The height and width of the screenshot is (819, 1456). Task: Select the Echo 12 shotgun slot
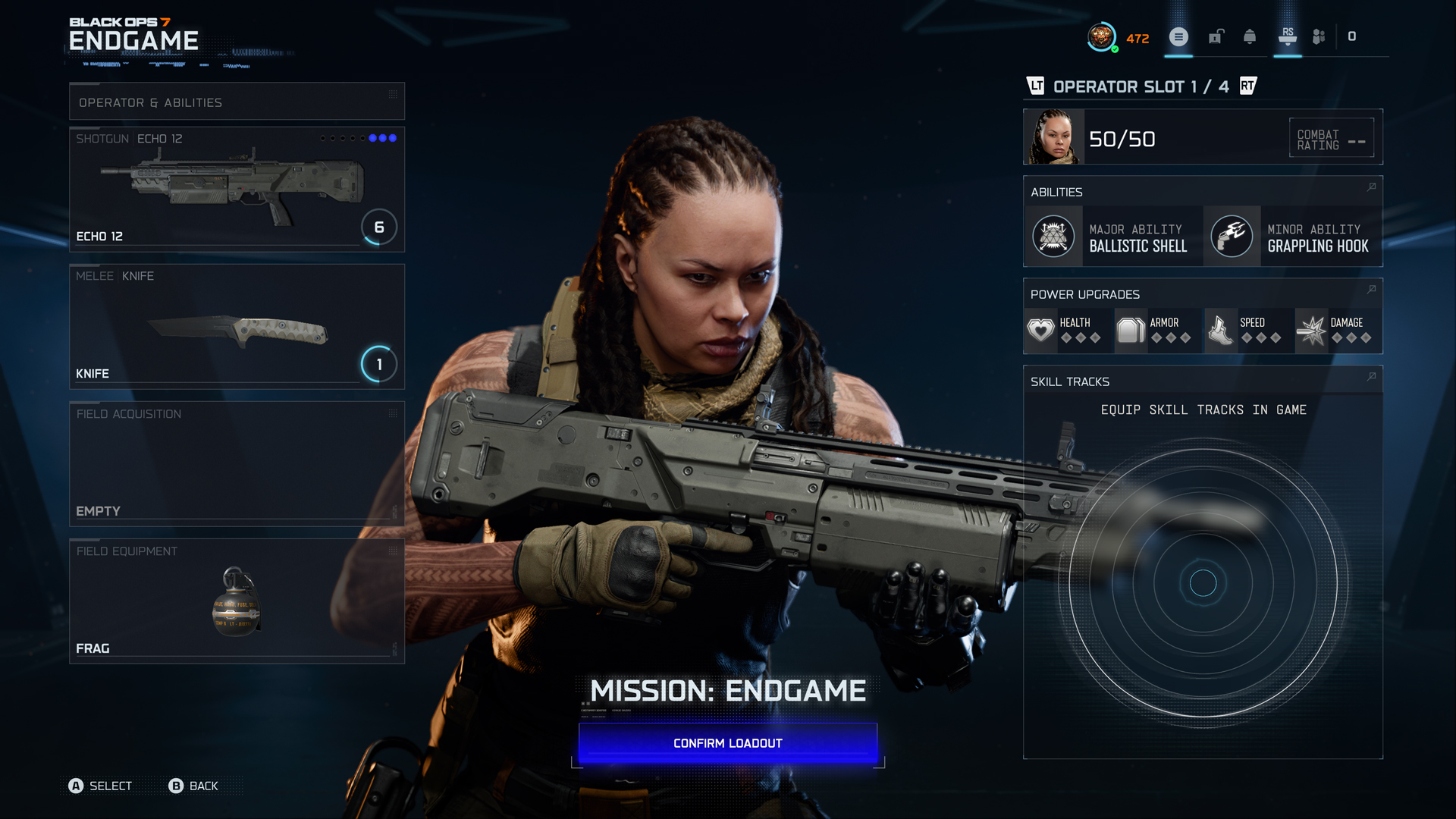[x=237, y=189]
